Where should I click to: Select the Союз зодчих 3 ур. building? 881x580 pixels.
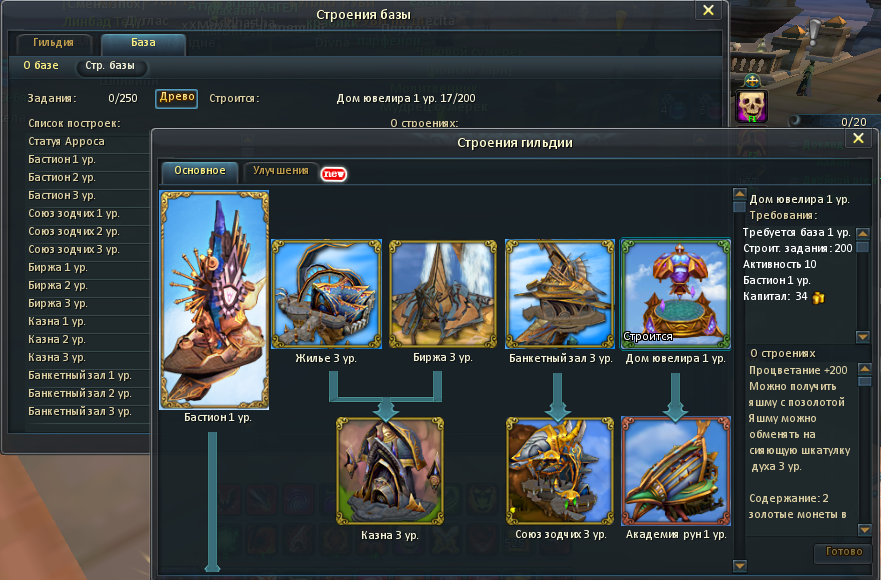click(559, 471)
